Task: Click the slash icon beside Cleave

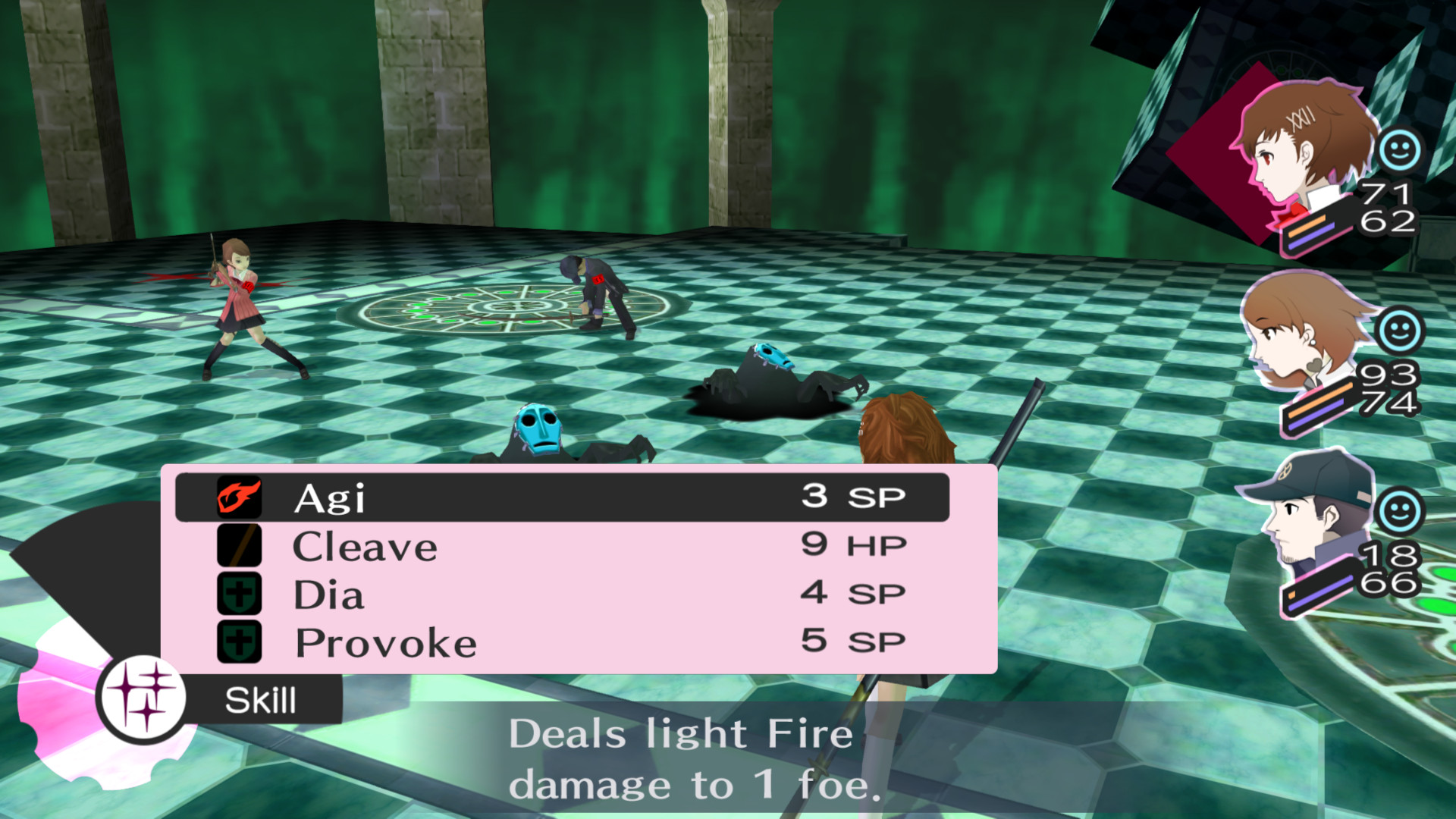Action: click(x=239, y=546)
